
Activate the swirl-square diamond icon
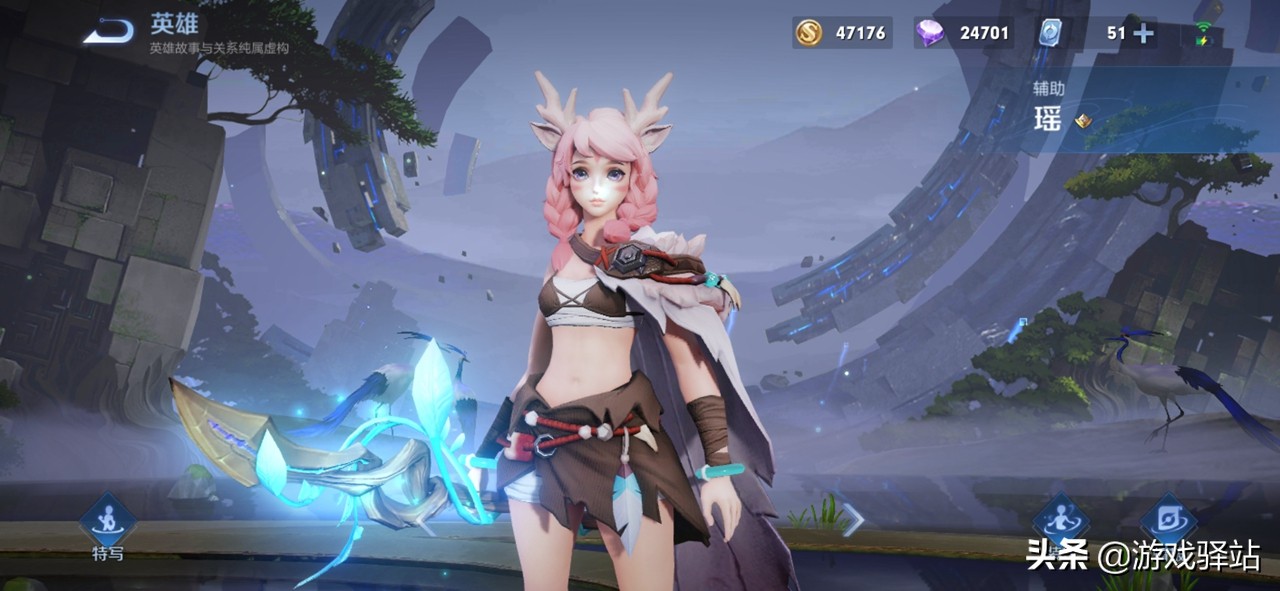[x=1168, y=520]
